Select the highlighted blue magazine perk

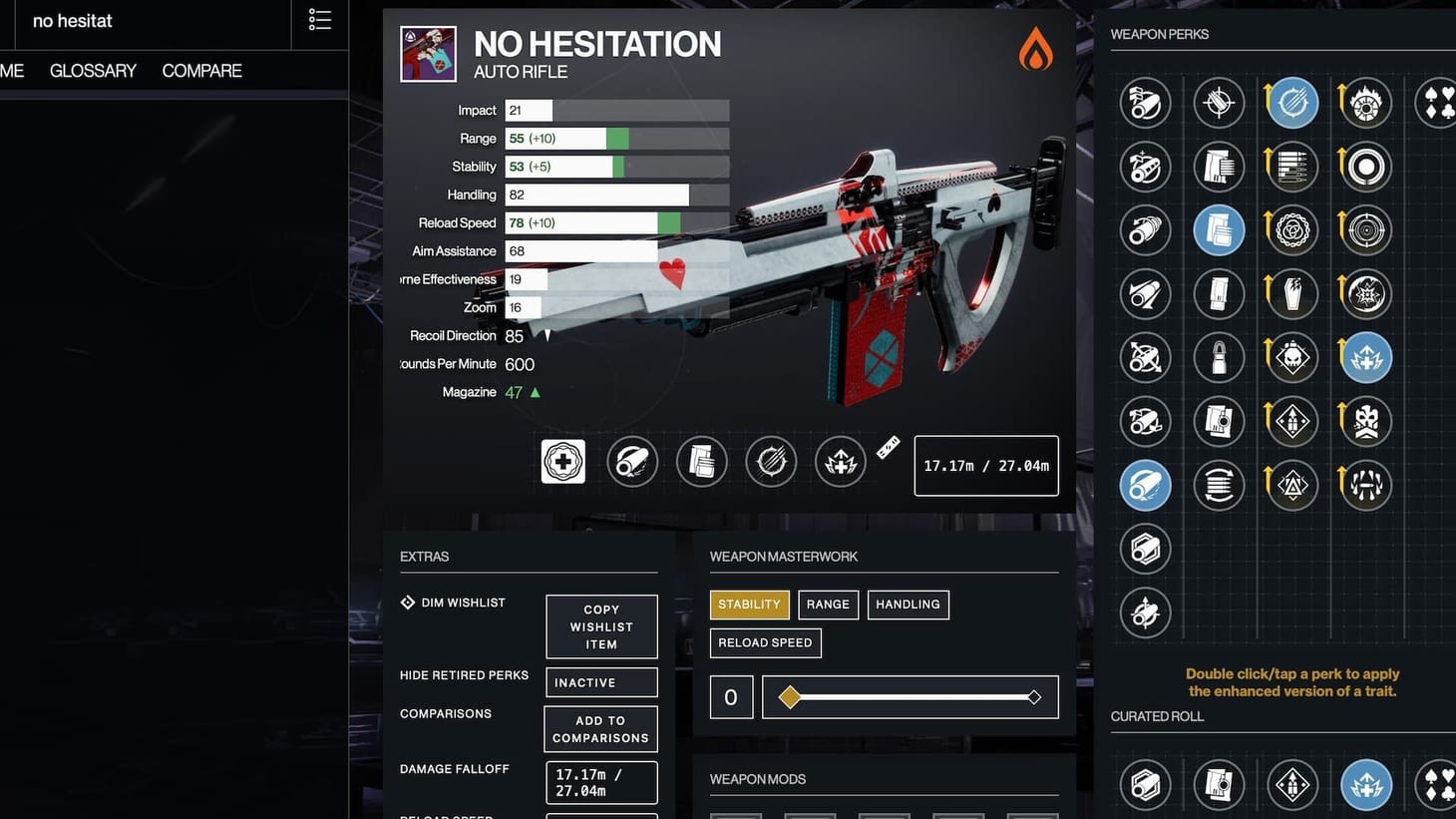[1219, 229]
